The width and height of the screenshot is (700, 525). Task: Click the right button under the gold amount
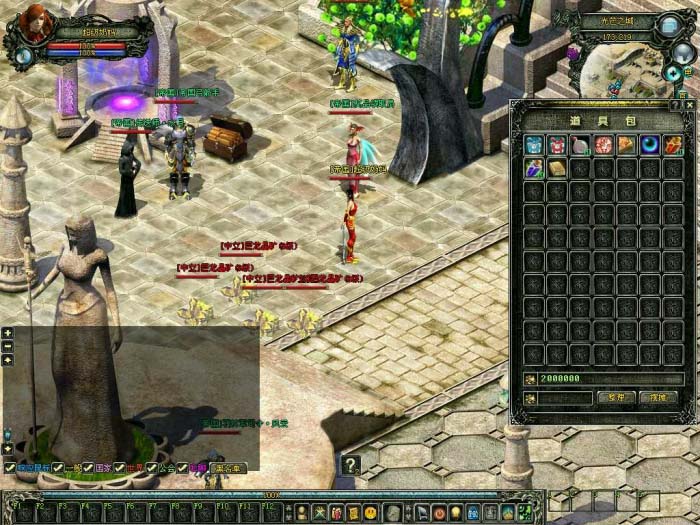pos(658,397)
